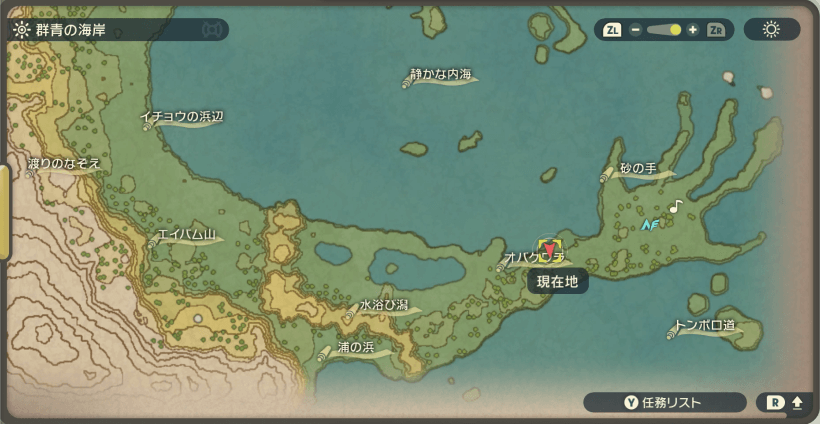Choose the 浦の浜 location label
The width and height of the screenshot is (820, 424).
[x=355, y=348]
